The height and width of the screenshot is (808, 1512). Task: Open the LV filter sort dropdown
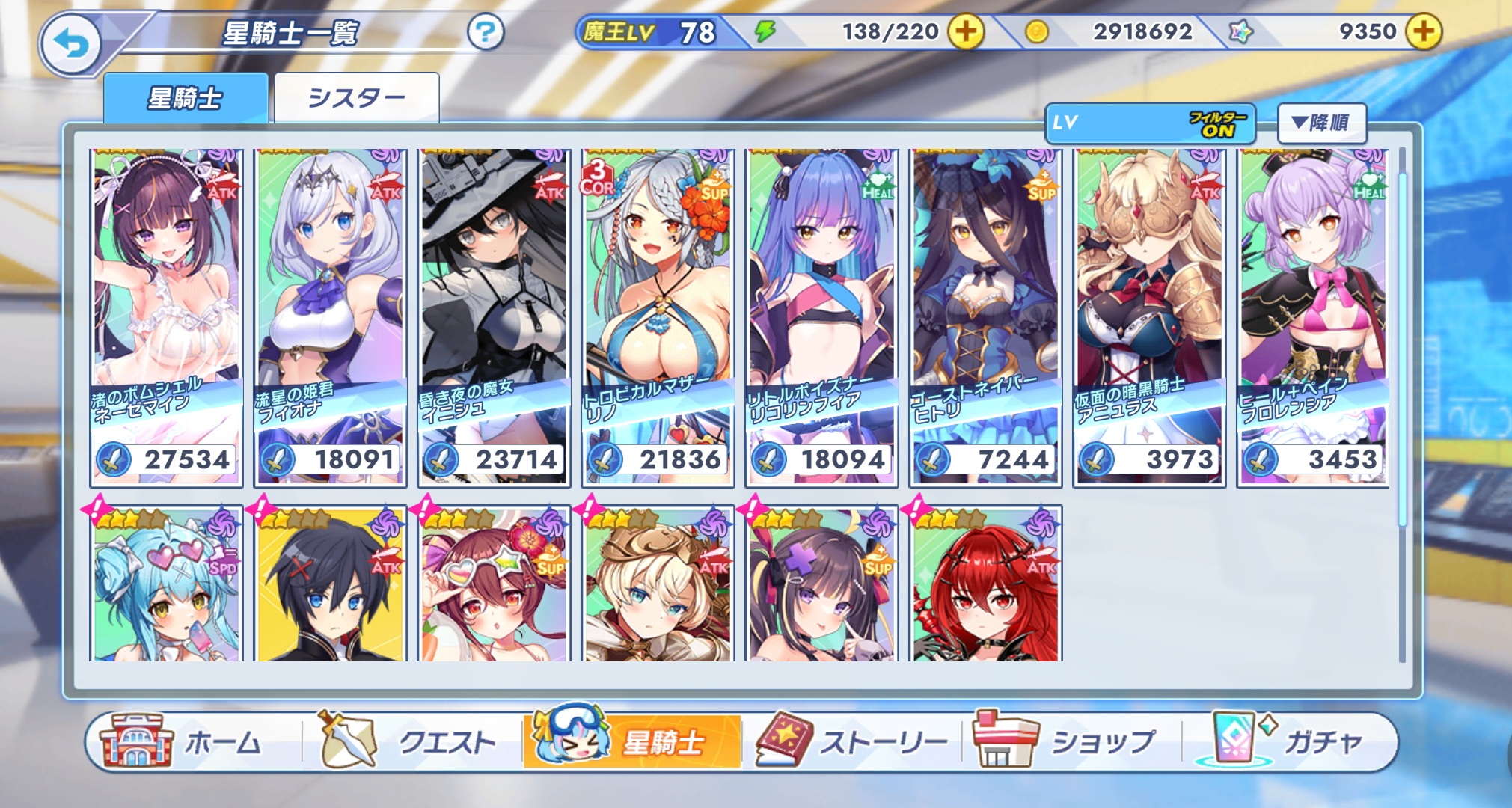coord(1149,123)
